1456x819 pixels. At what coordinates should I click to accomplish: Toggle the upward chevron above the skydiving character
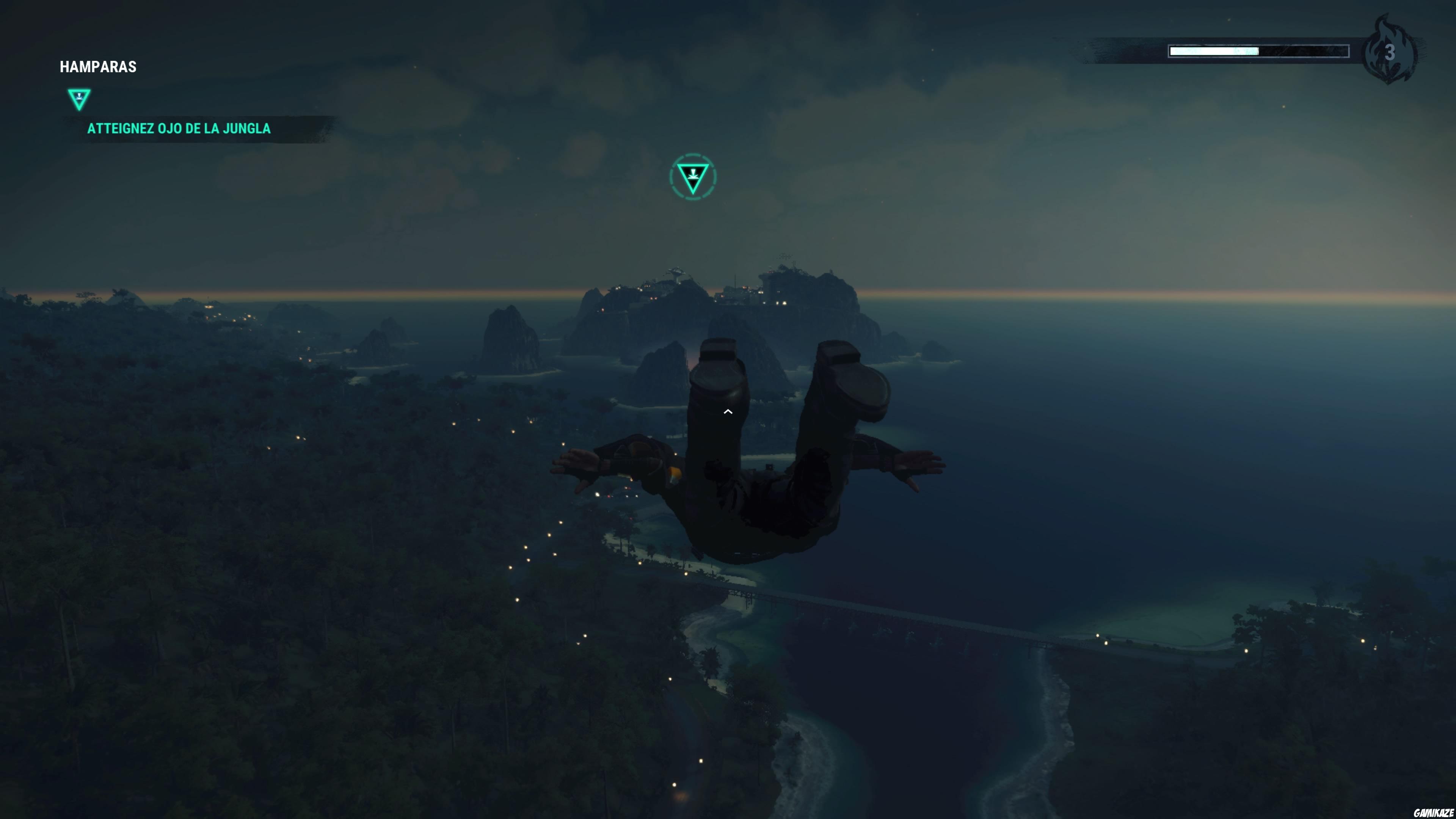pos(728,412)
